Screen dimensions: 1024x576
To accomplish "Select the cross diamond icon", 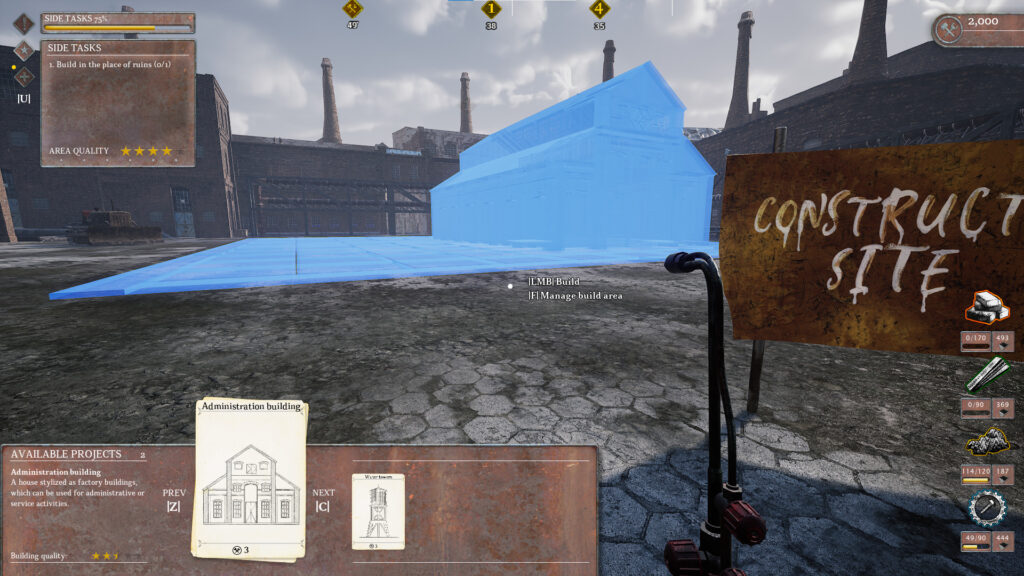I will [24, 76].
